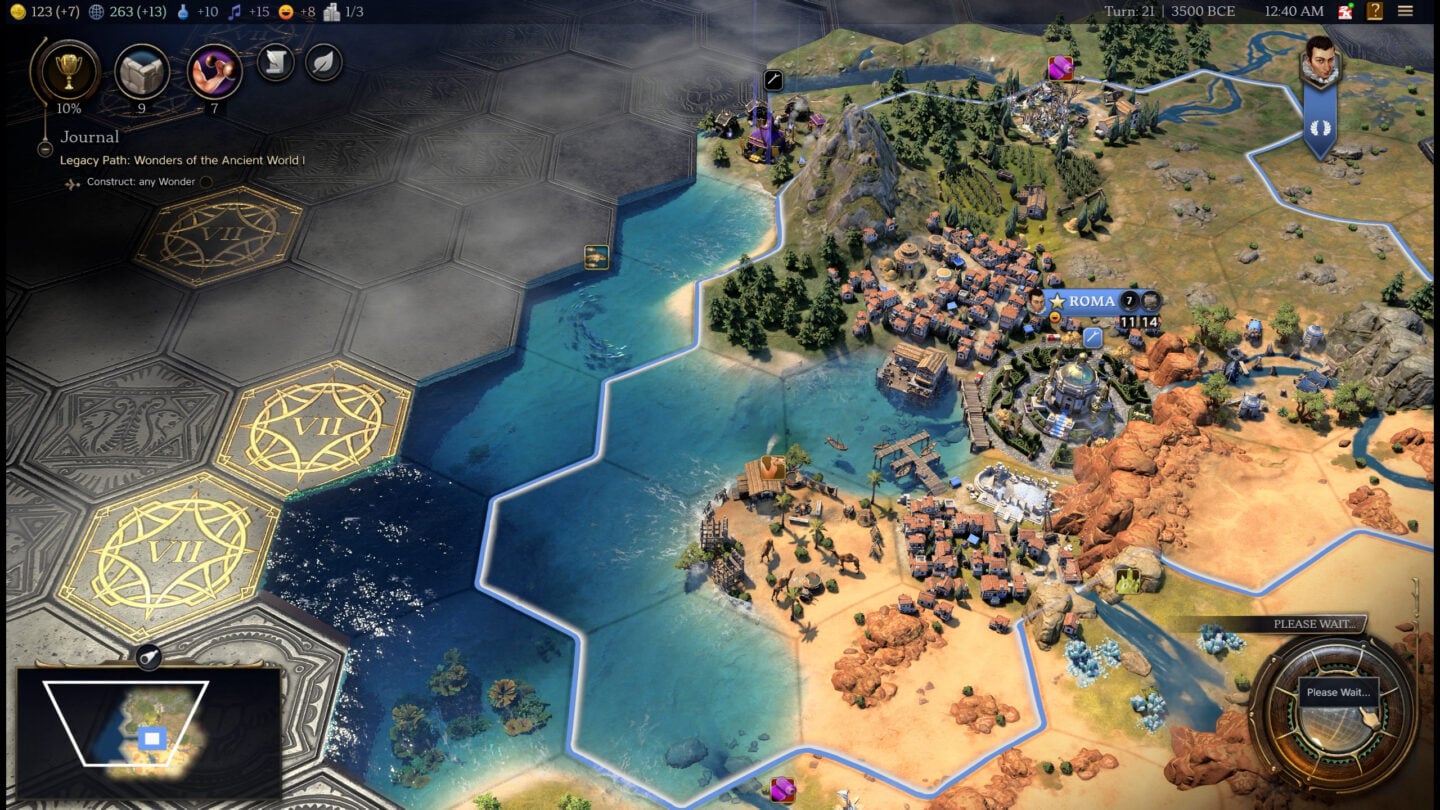Select the gold coins resource icon
This screenshot has width=1440, height=810.
tap(18, 11)
